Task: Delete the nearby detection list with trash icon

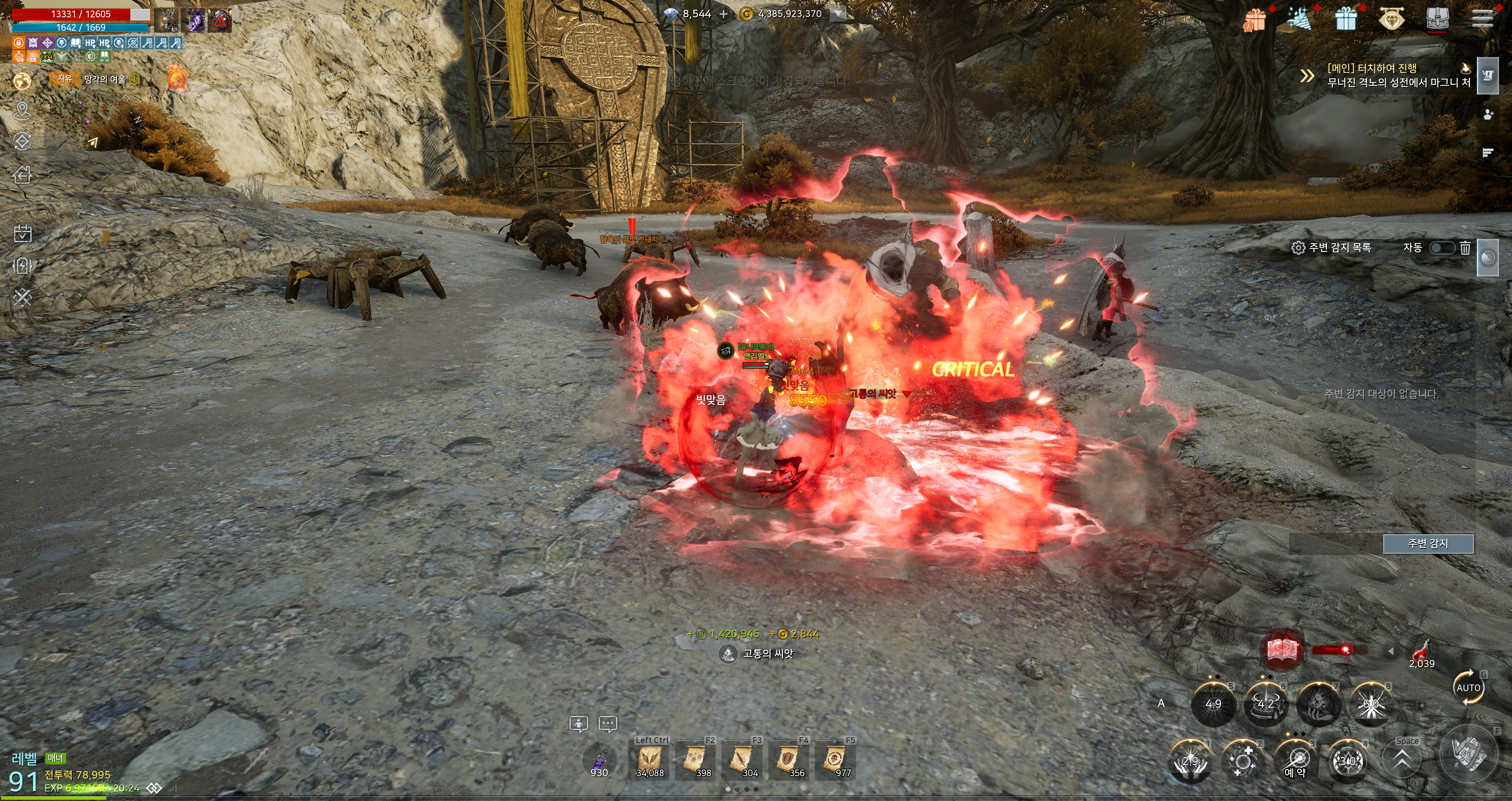Action: click(x=1465, y=248)
